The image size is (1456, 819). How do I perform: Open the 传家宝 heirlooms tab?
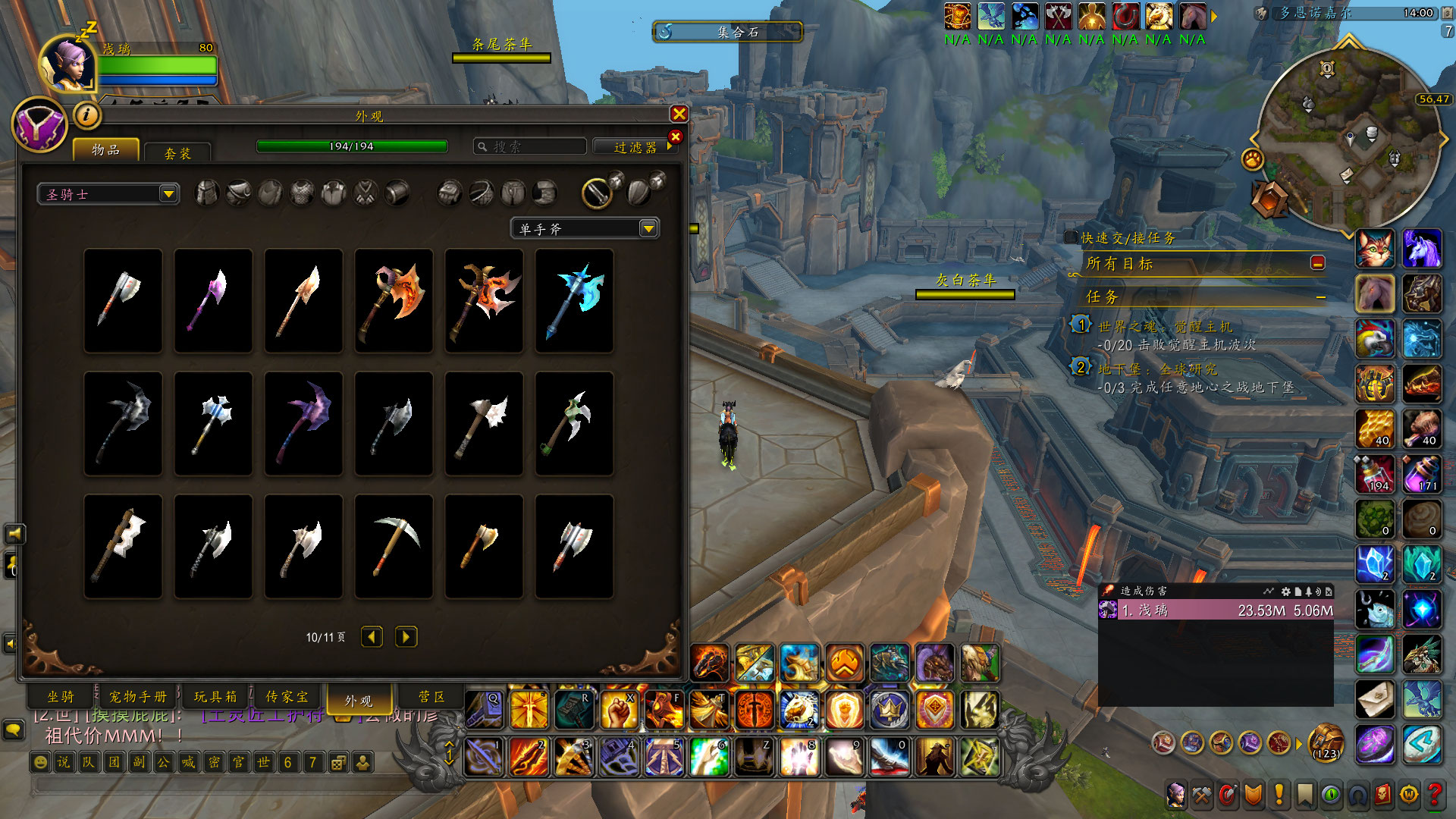(287, 696)
